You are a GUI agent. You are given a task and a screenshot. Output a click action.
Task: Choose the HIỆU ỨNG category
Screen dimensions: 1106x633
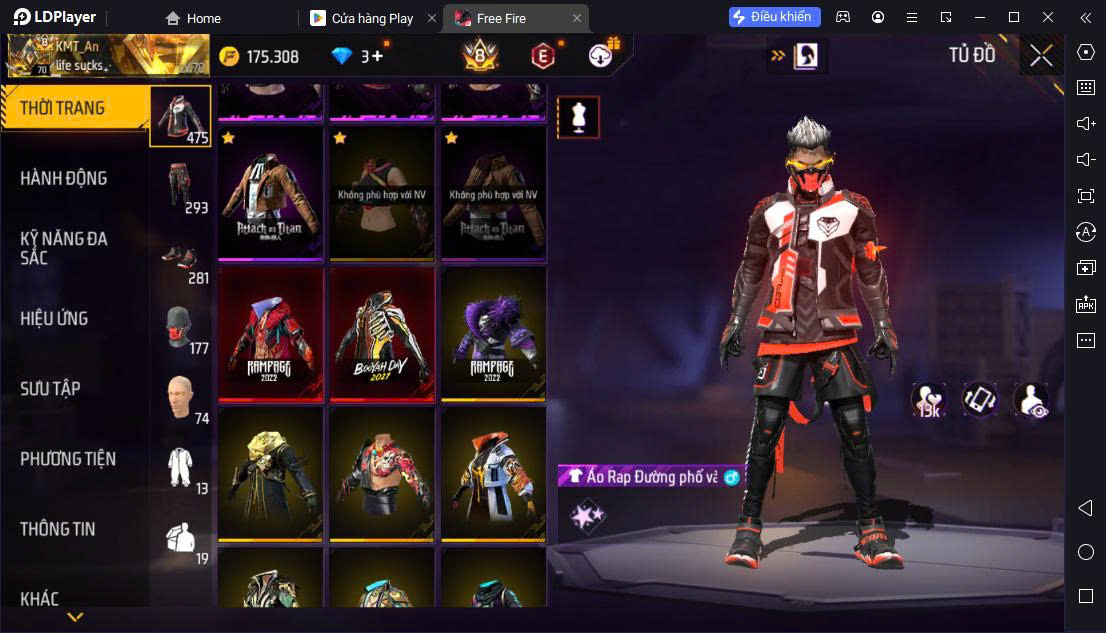(54, 319)
